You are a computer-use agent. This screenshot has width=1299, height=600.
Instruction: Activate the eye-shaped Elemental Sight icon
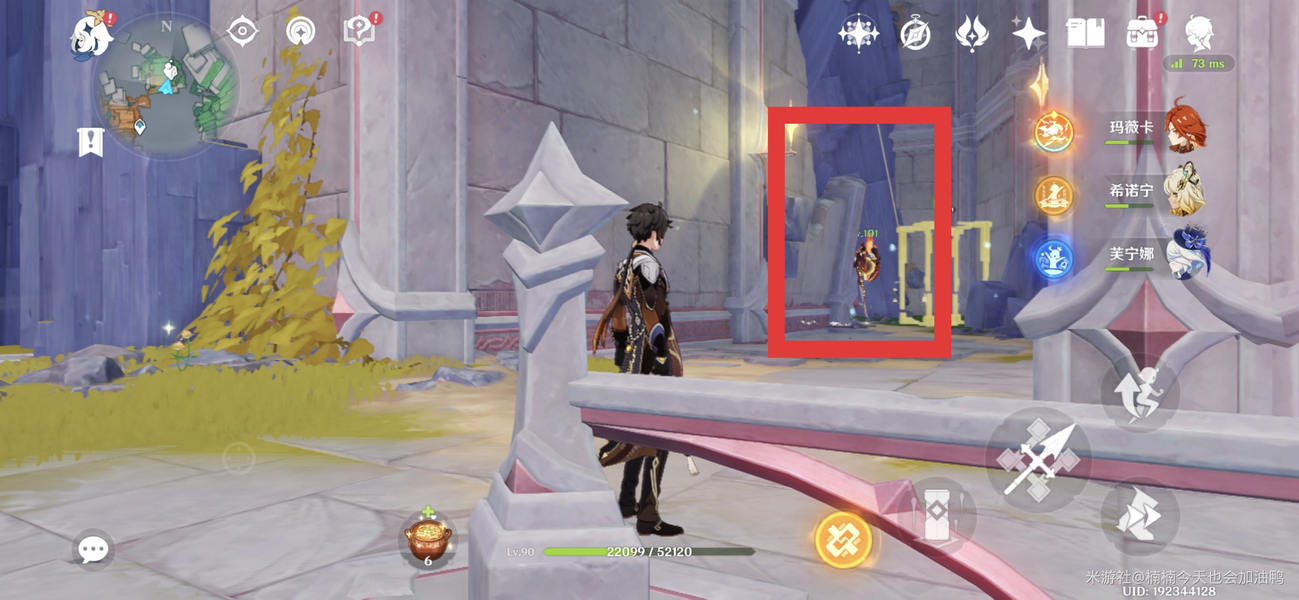click(242, 32)
